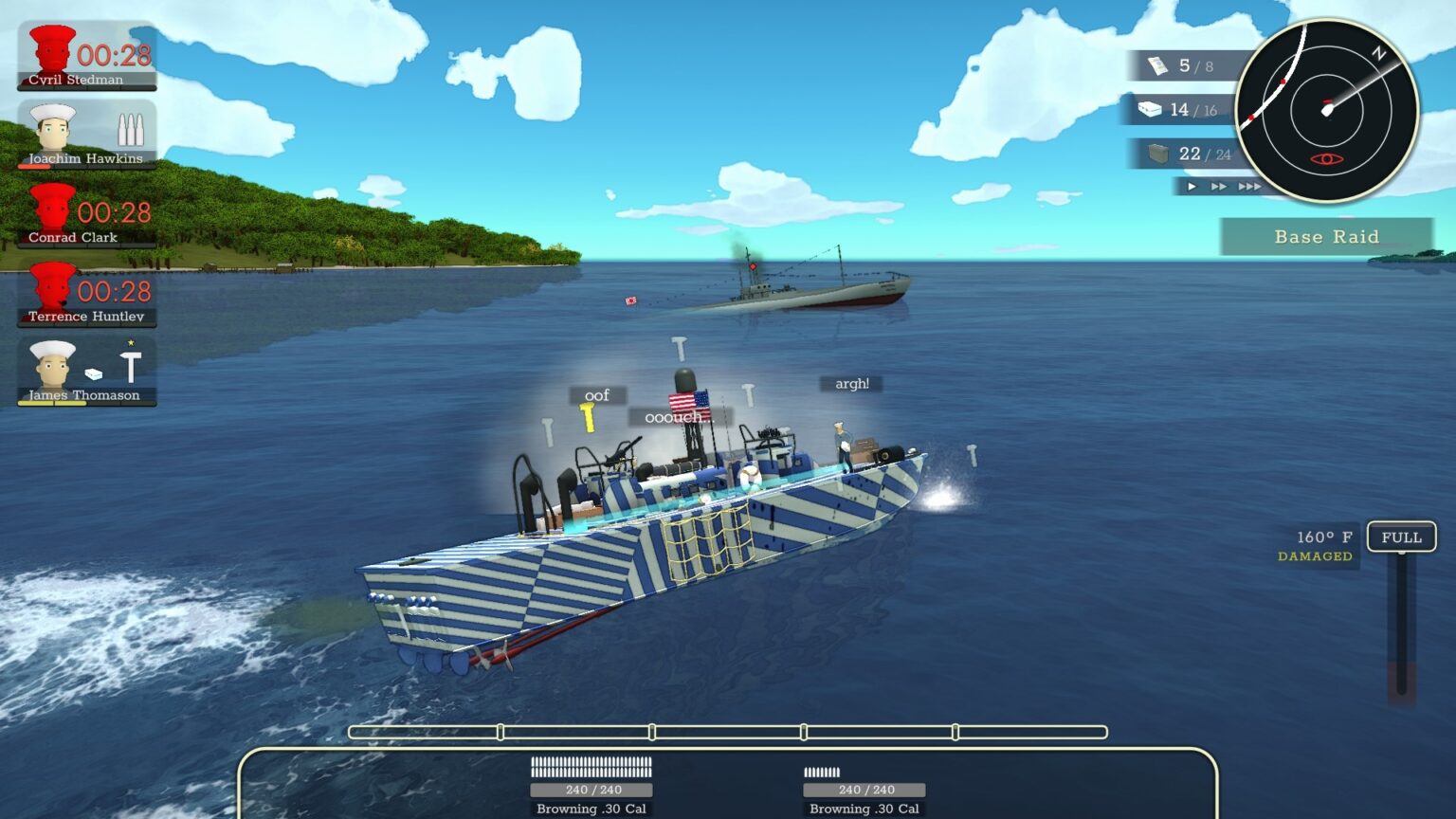Click the depth charge crate icon showing 14/16
Screen dimensions: 1456x819
pyautogui.click(x=1149, y=109)
